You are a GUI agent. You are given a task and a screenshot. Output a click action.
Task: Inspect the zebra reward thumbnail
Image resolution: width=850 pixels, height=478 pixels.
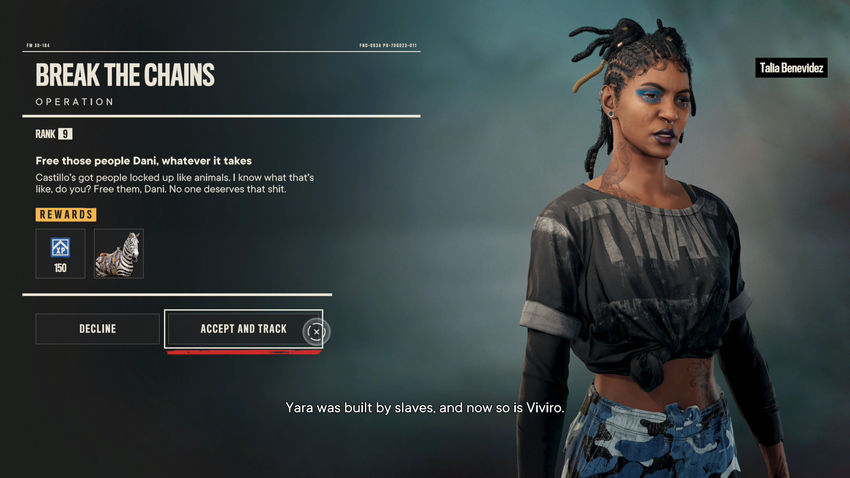(x=119, y=253)
